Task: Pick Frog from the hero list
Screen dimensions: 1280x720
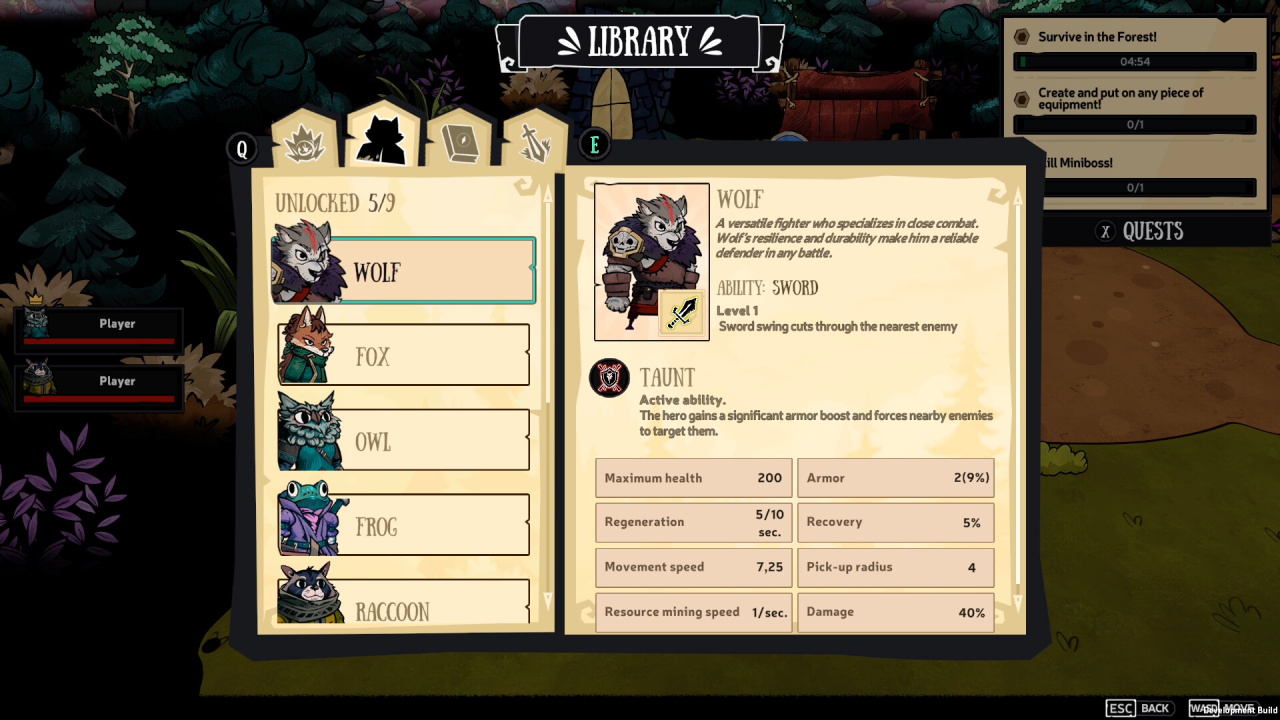Action: pyautogui.click(x=404, y=525)
